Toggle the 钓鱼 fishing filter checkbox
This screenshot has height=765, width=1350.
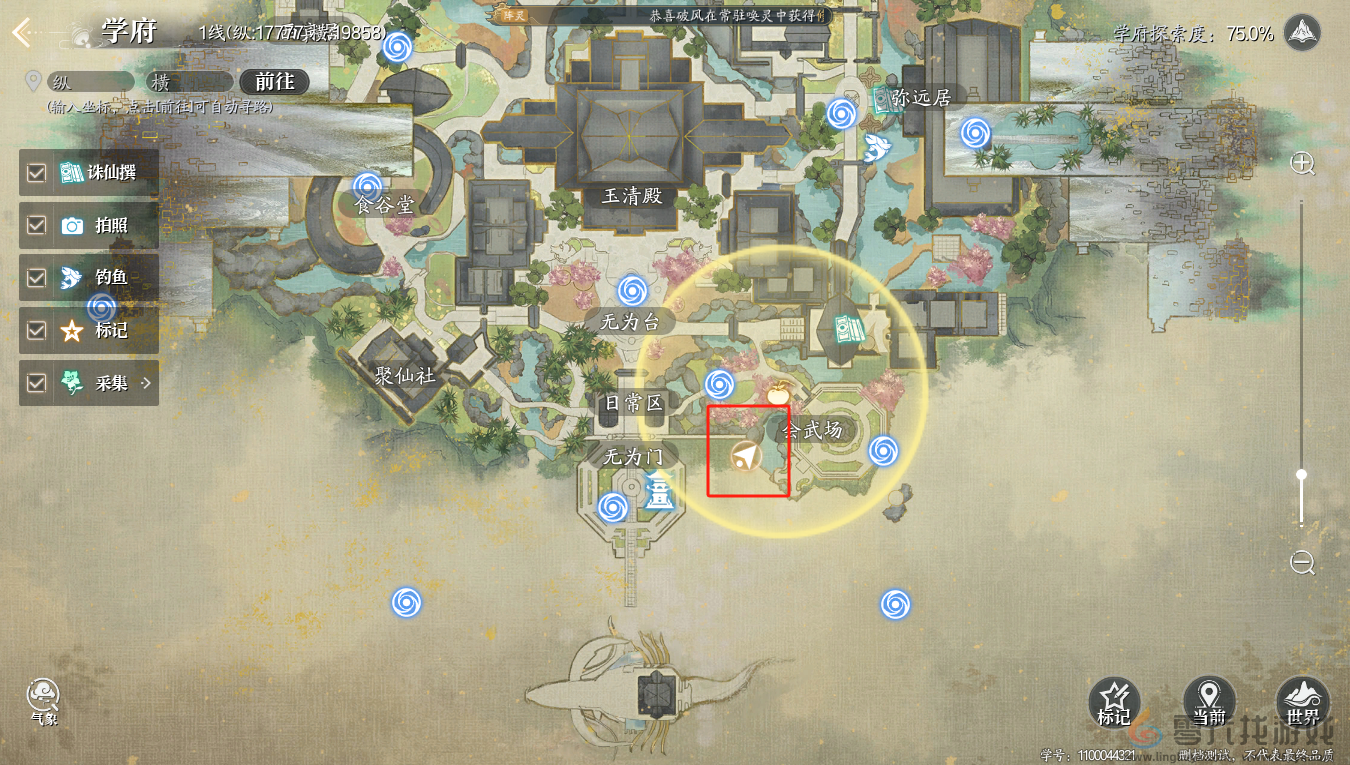click(37, 278)
